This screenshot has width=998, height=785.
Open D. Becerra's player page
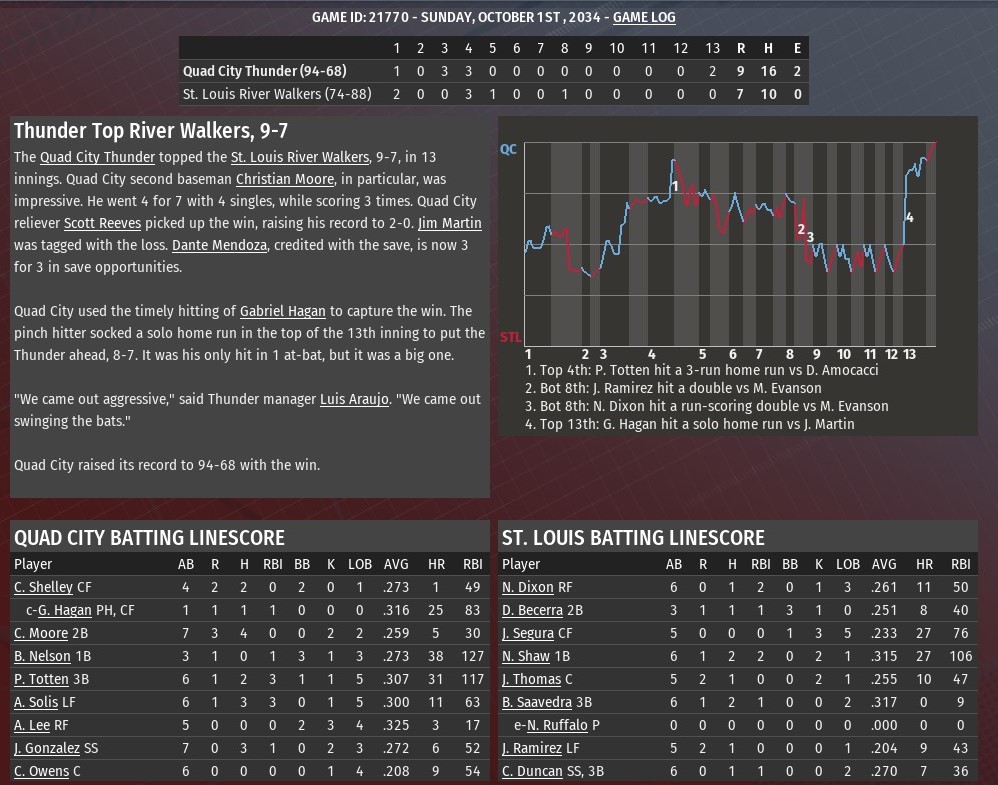pyautogui.click(x=532, y=610)
